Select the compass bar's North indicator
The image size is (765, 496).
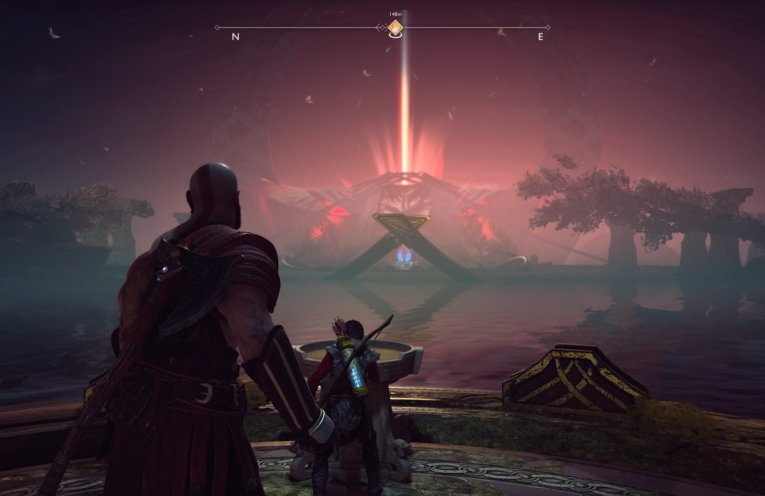pos(235,37)
